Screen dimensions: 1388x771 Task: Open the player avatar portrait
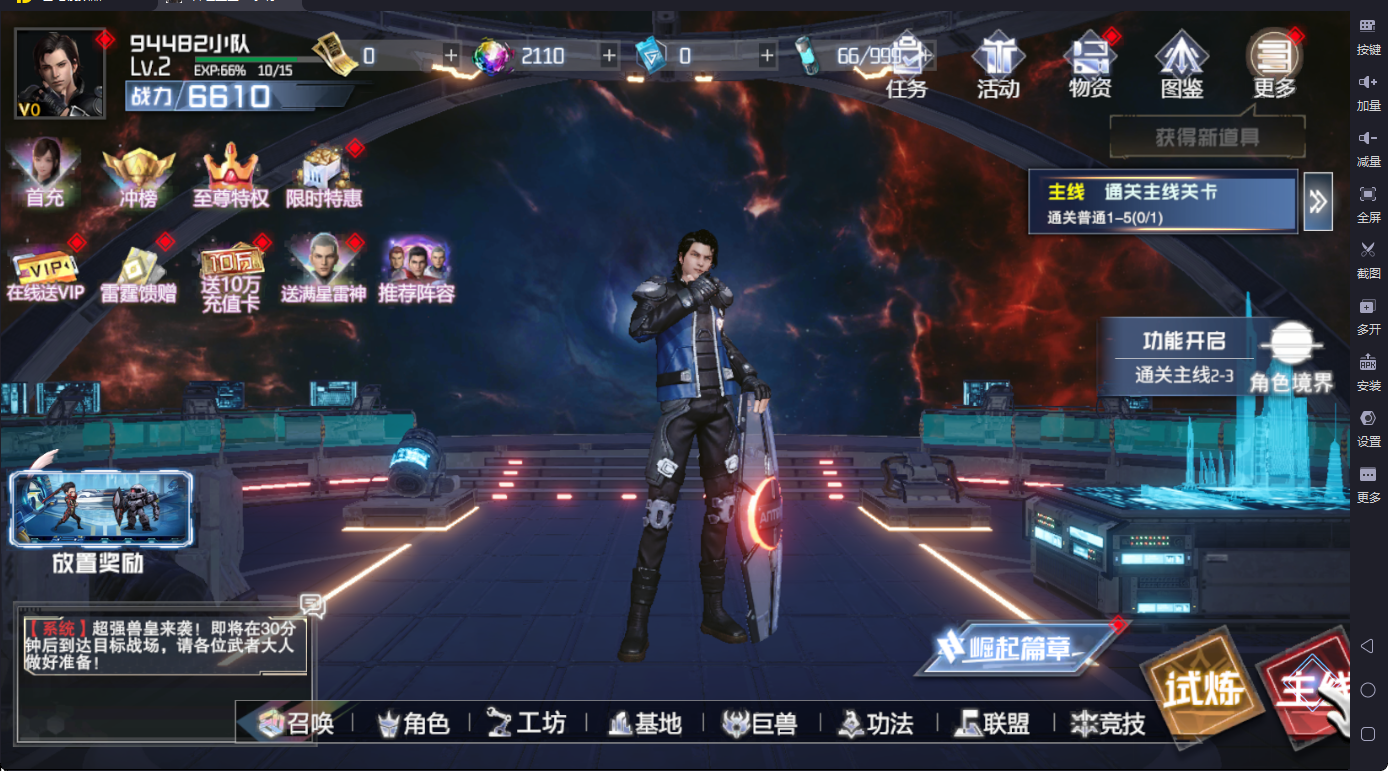pos(58,72)
